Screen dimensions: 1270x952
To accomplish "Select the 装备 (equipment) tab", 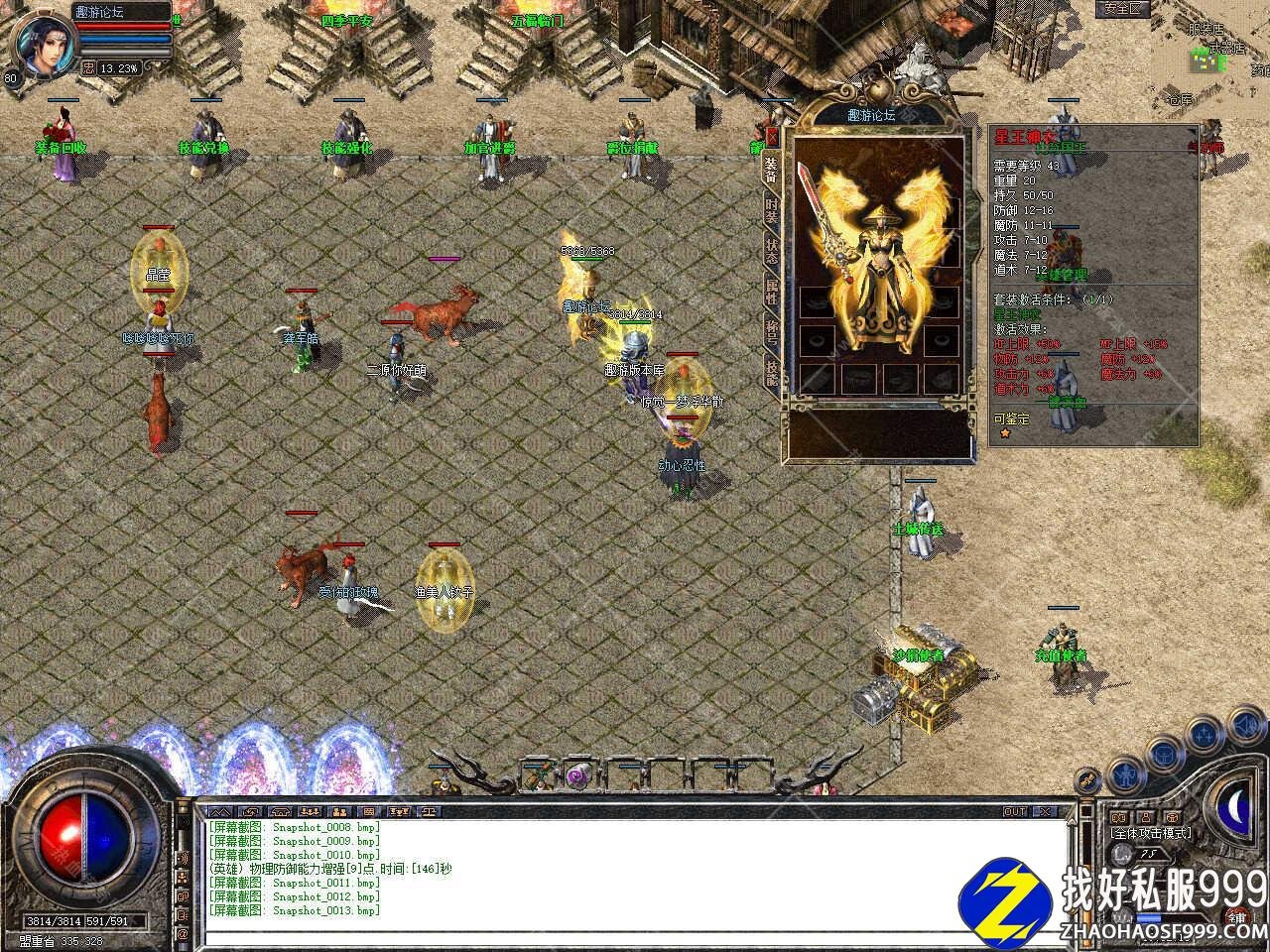I will 772,172.
